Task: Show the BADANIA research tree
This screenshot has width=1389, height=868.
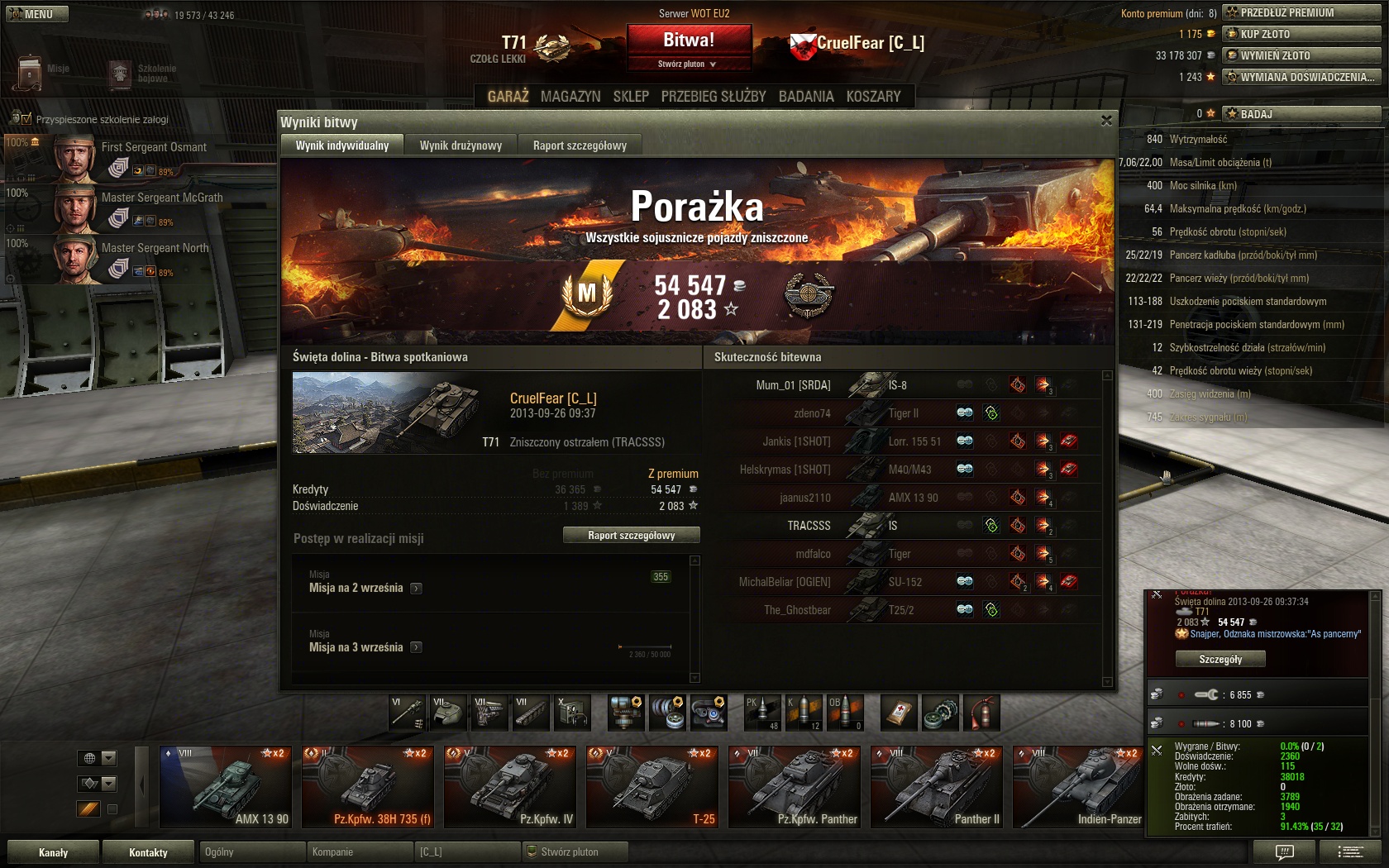Action: [x=806, y=97]
